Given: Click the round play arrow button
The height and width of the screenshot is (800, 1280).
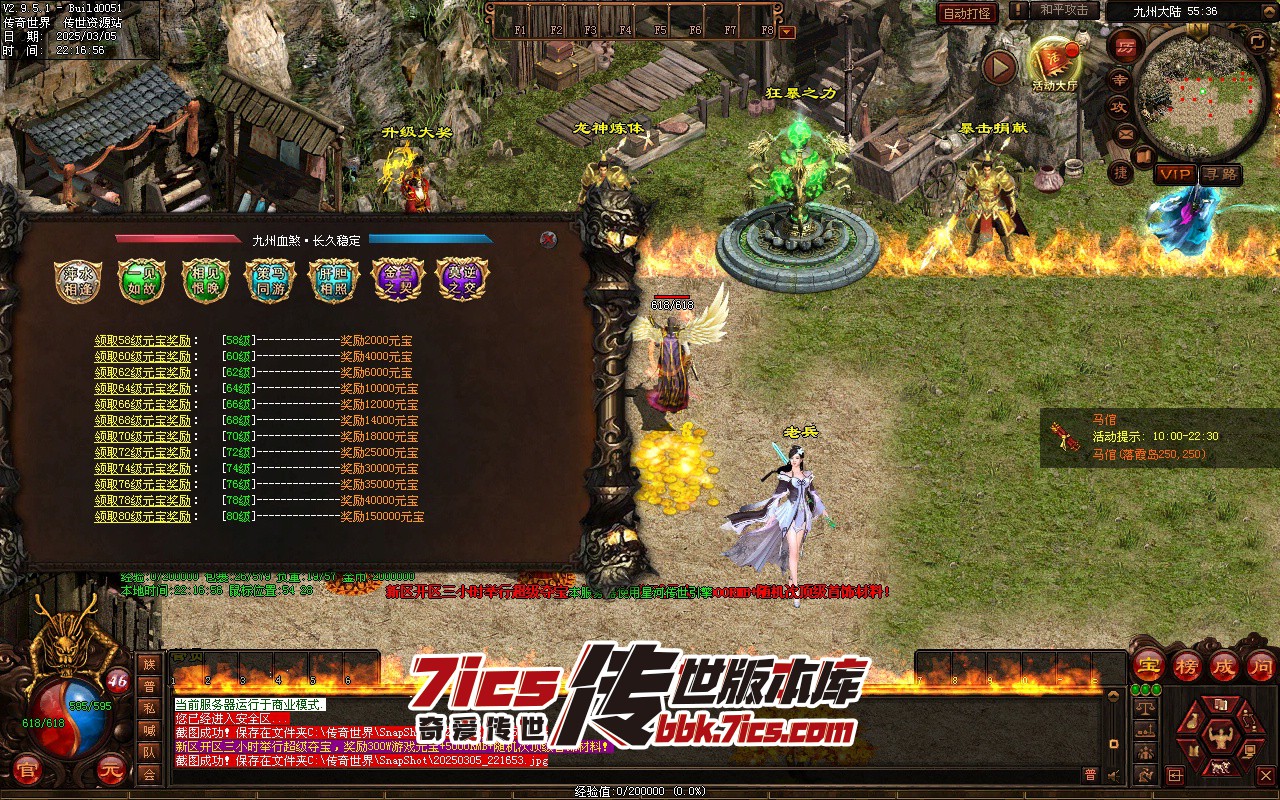Looking at the screenshot, I should pyautogui.click(x=998, y=68).
